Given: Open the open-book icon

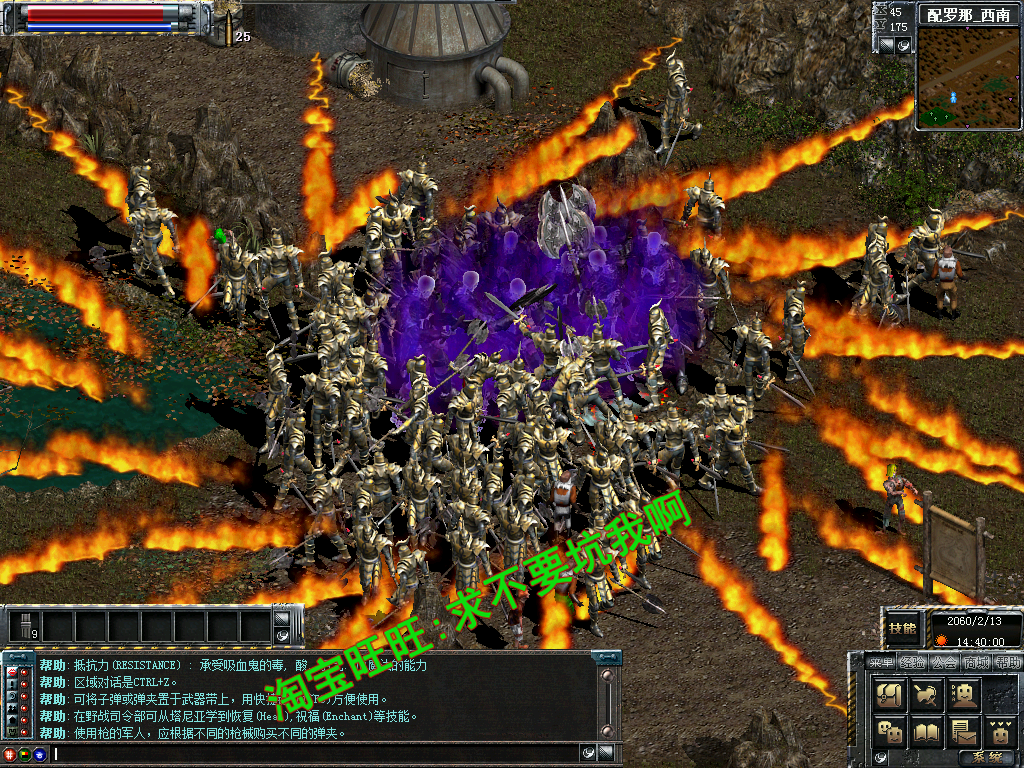Looking at the screenshot, I should click(x=928, y=731).
